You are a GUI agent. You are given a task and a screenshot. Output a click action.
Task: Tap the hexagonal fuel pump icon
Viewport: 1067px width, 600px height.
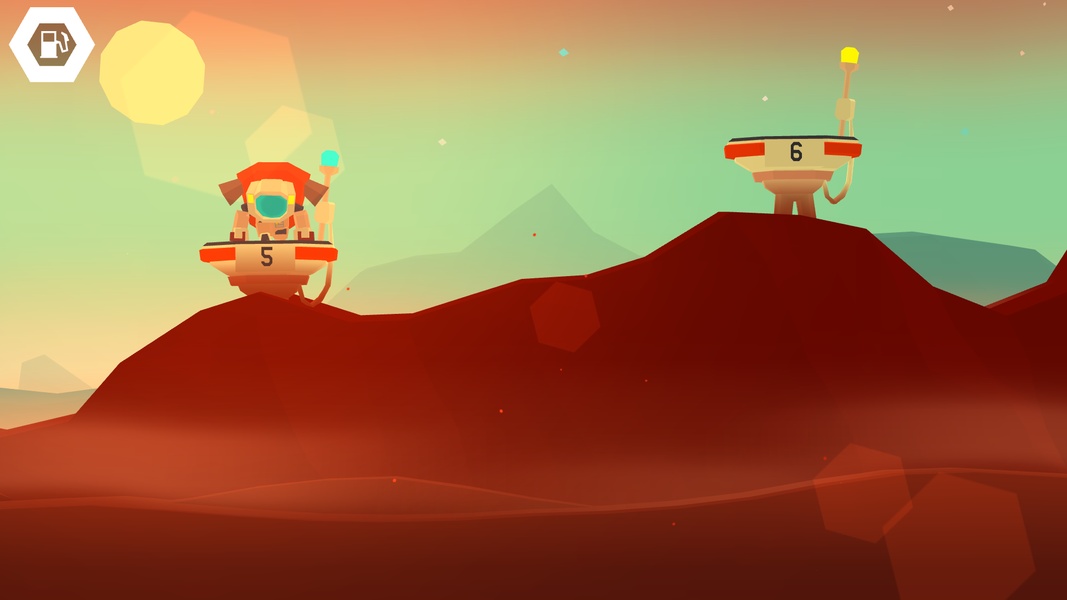(x=52, y=44)
